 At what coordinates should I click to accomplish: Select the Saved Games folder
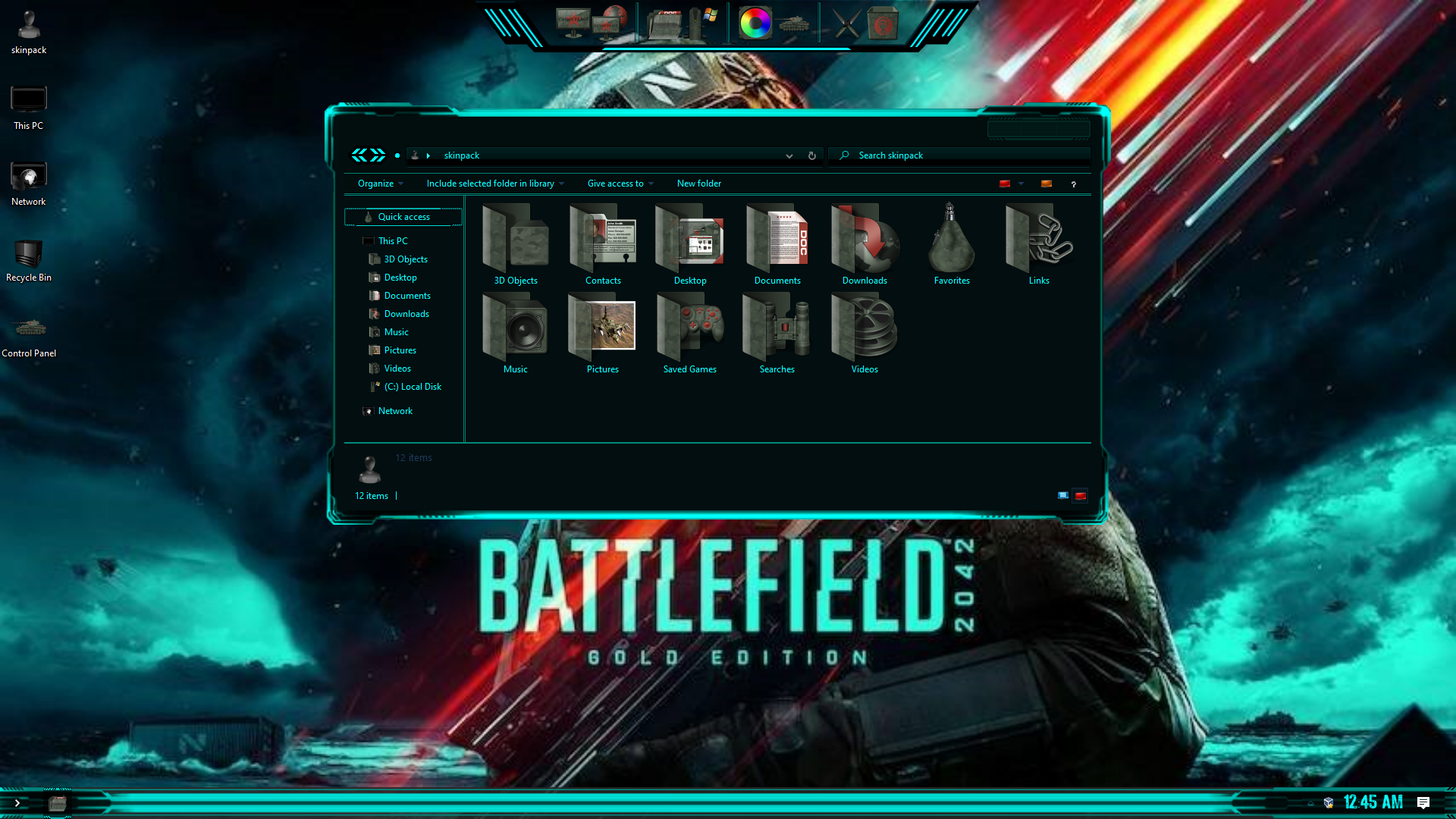pyautogui.click(x=689, y=333)
